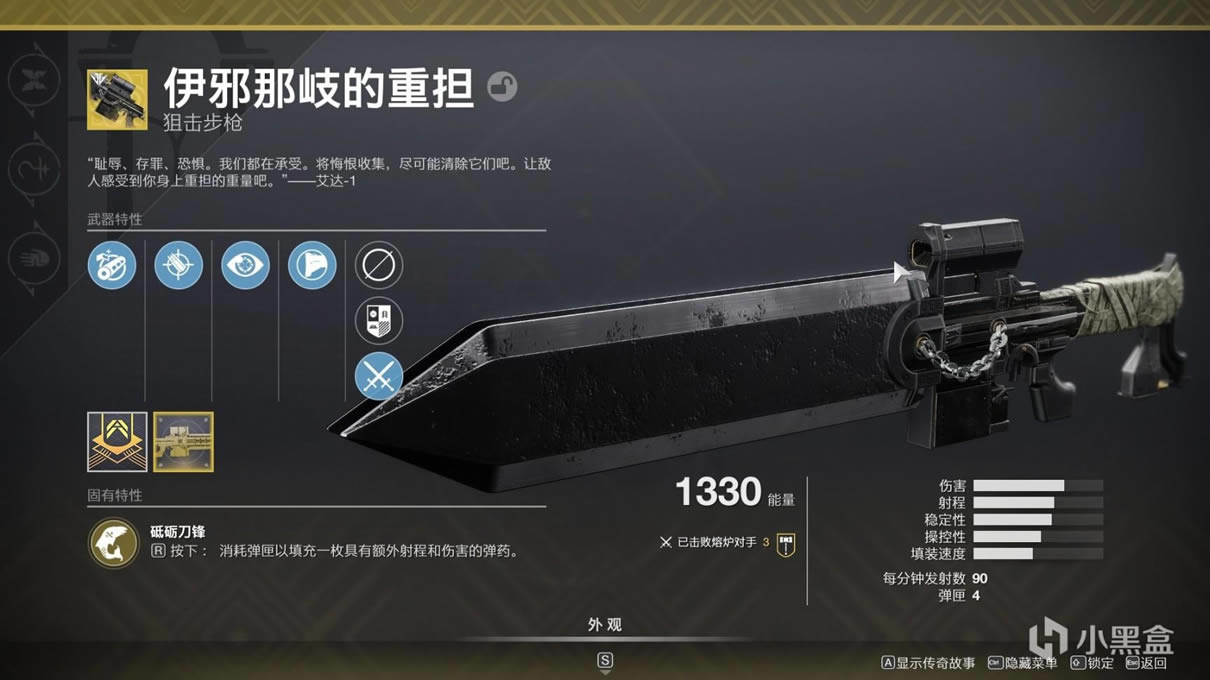
Task: Open the masterwork chevron socket
Action: [117, 441]
